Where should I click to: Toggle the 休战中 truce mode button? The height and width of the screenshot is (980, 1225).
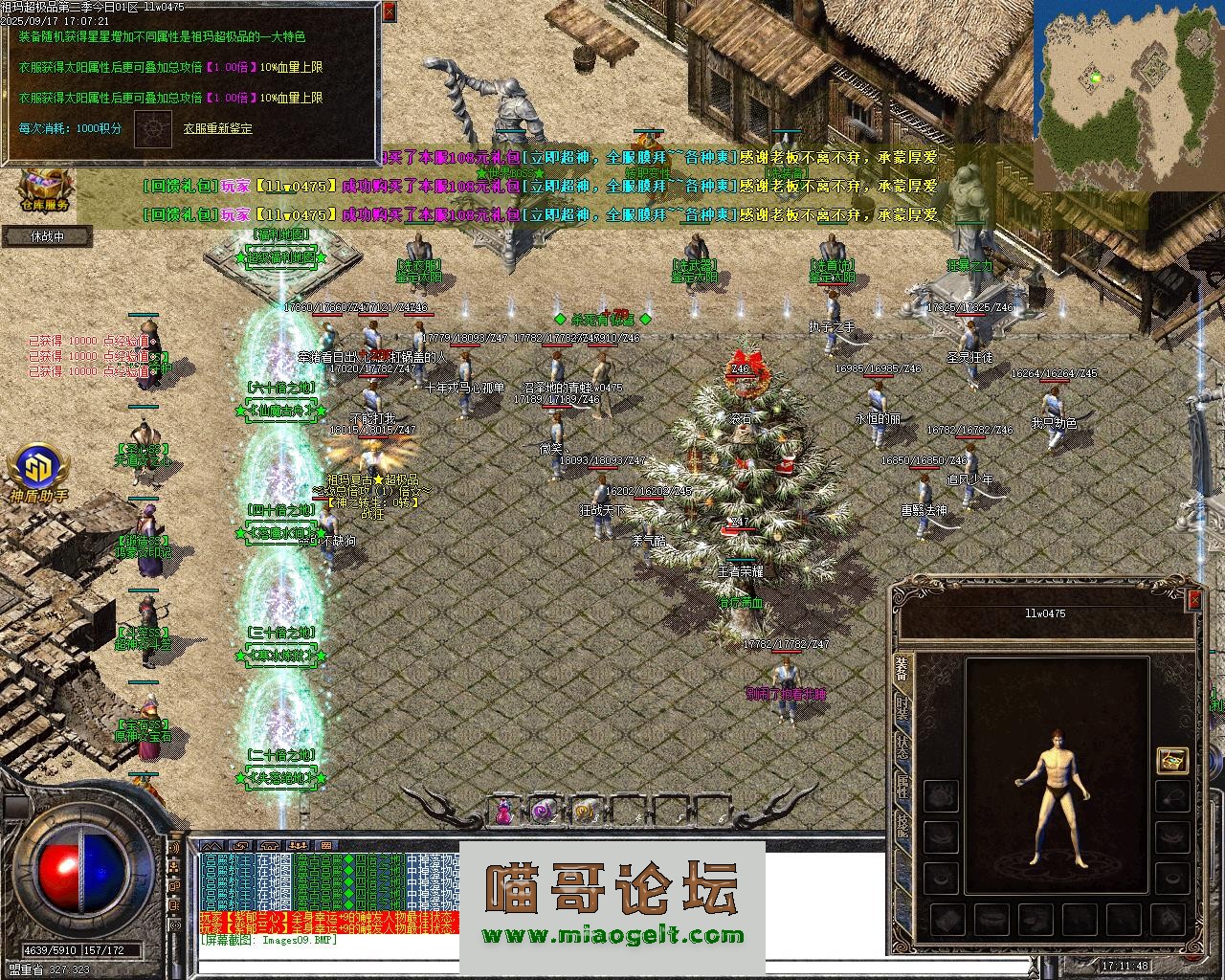click(47, 235)
